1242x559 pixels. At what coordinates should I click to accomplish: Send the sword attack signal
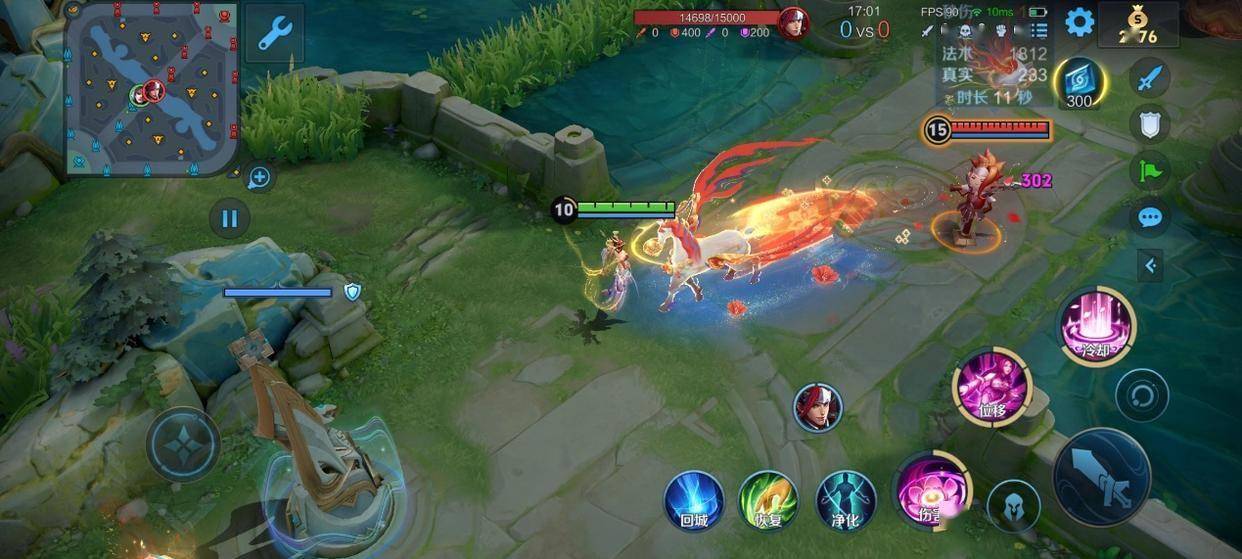pos(1150,77)
